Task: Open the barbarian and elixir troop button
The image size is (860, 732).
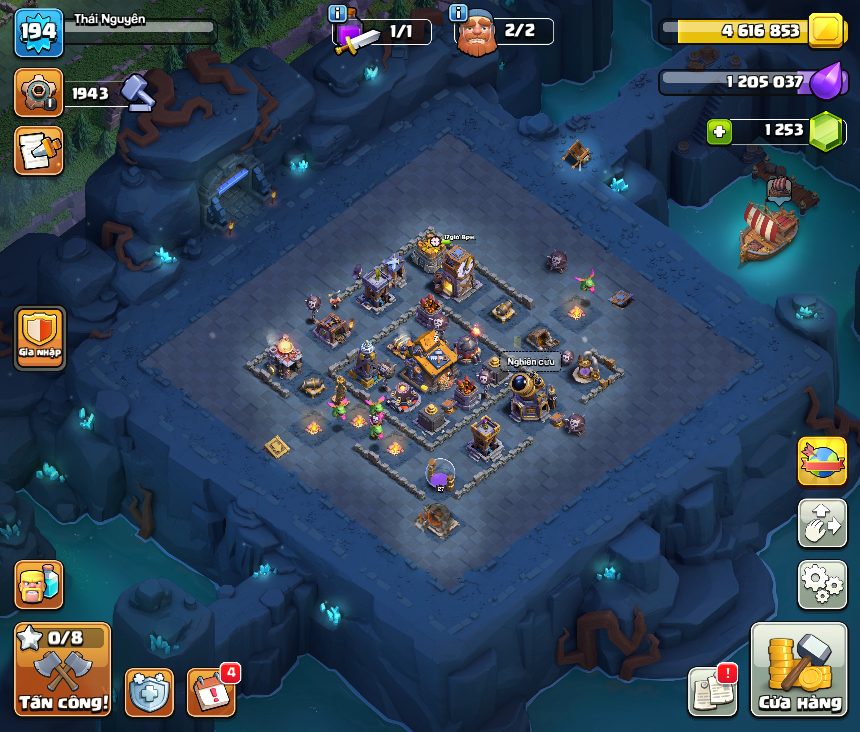Action: (39, 585)
